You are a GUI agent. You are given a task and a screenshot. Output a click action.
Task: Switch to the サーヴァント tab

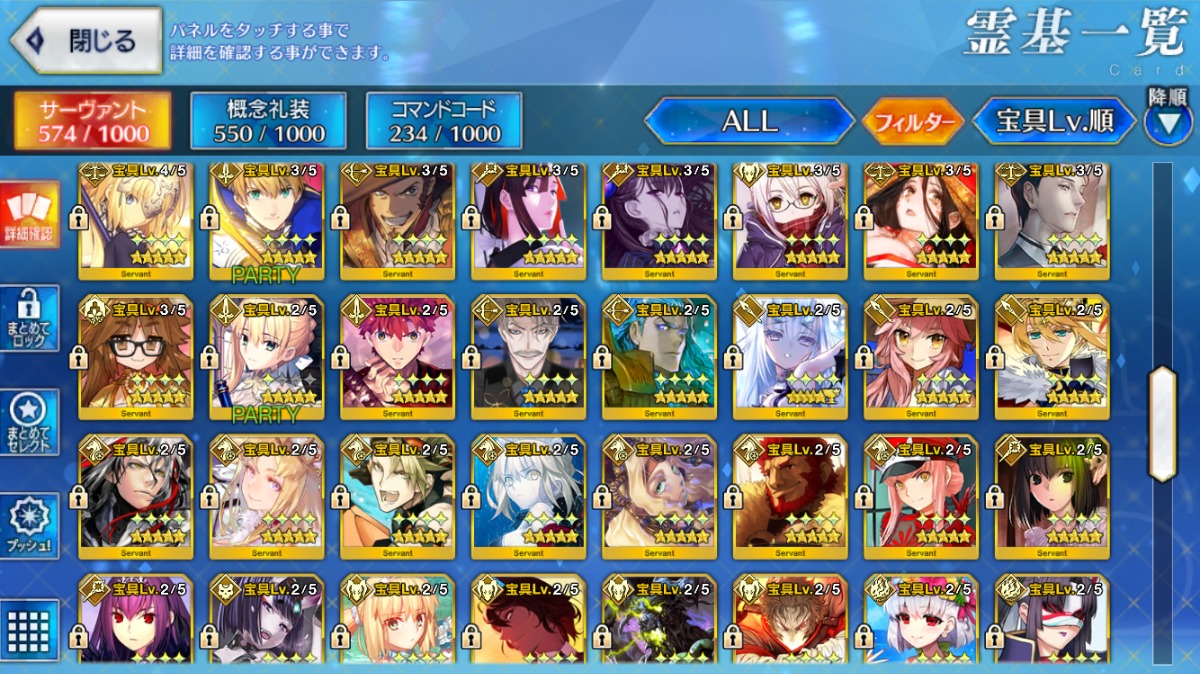[92, 121]
